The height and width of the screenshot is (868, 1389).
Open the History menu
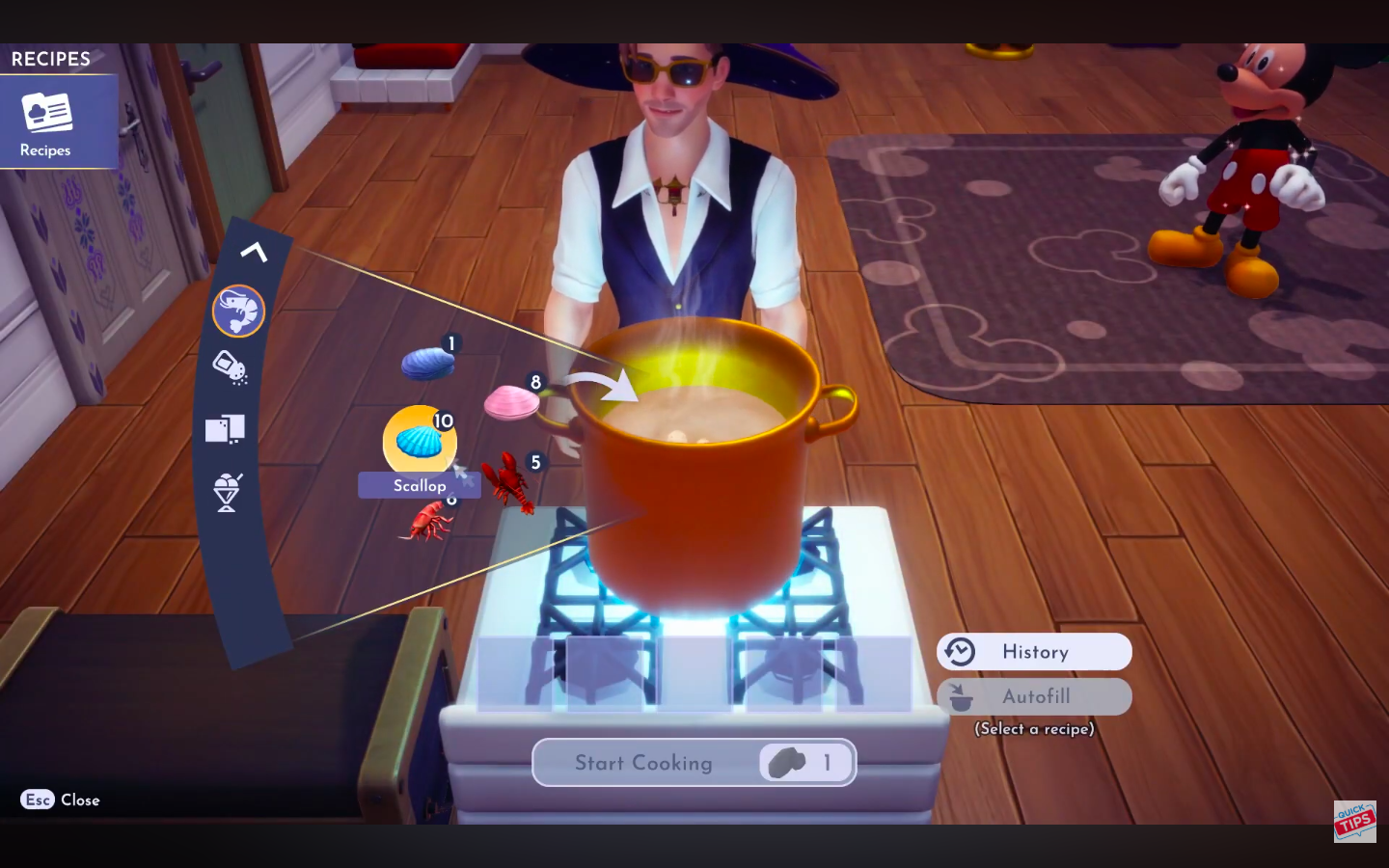coord(1033,651)
